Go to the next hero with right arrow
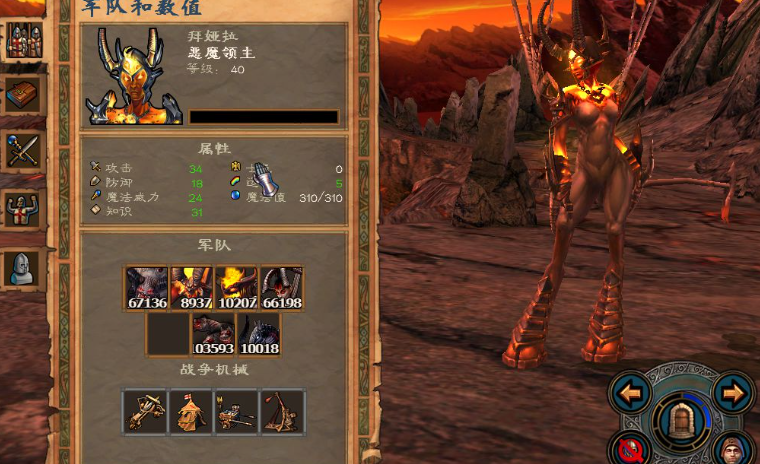 [733, 393]
